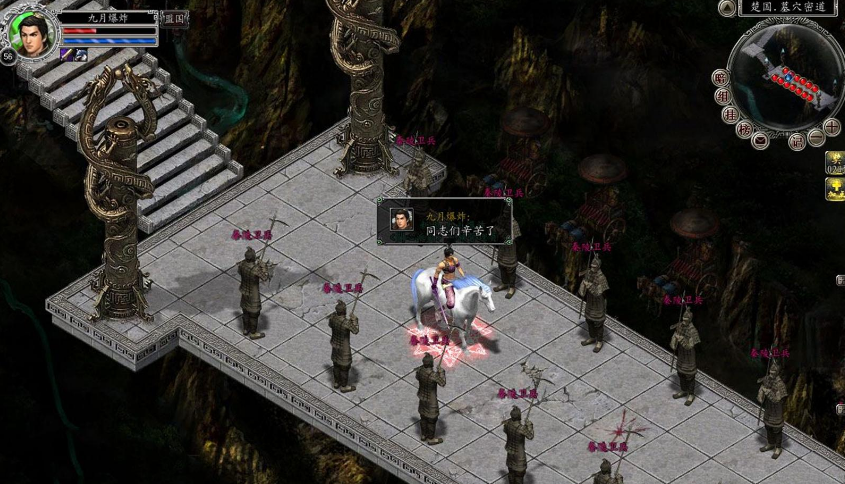Screen dimensions: 845x484
Task: Open the 榜 ranking button
Action: 744,129
